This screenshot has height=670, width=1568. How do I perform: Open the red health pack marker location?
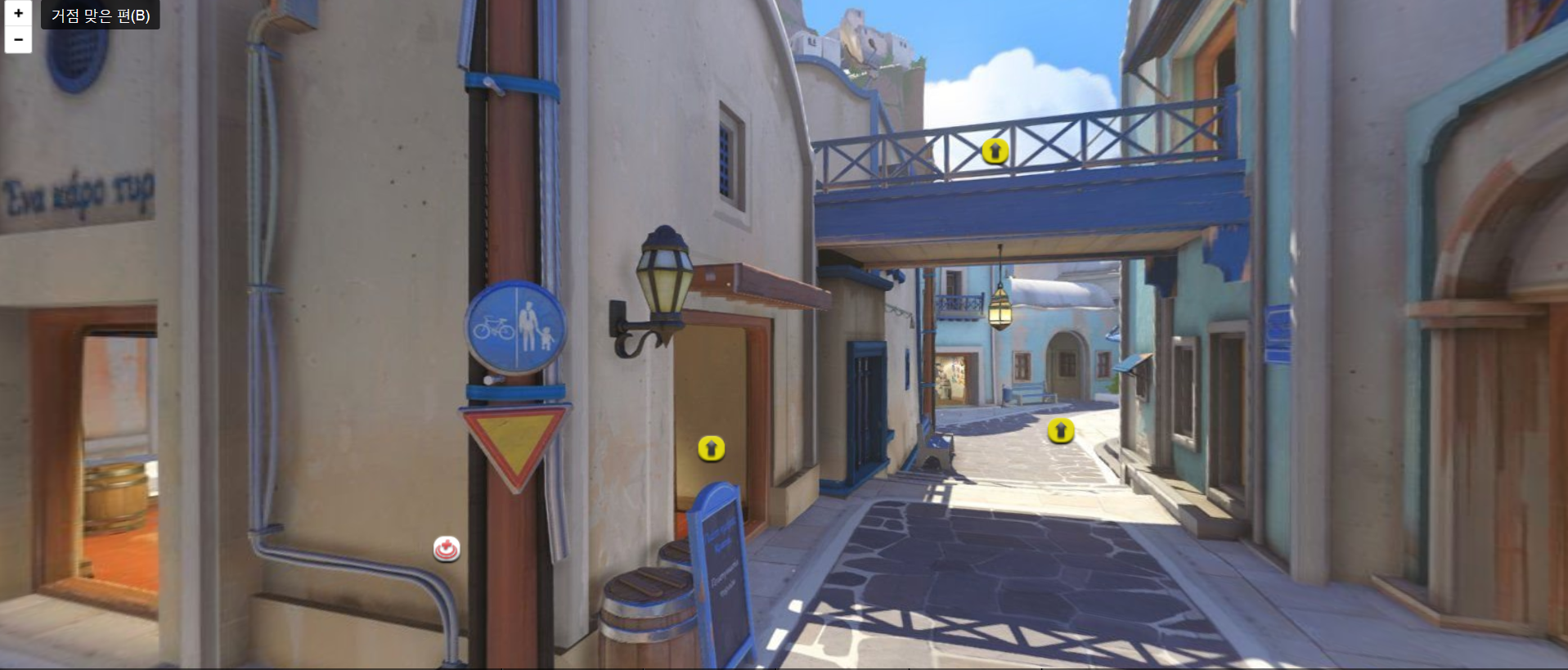[x=446, y=550]
